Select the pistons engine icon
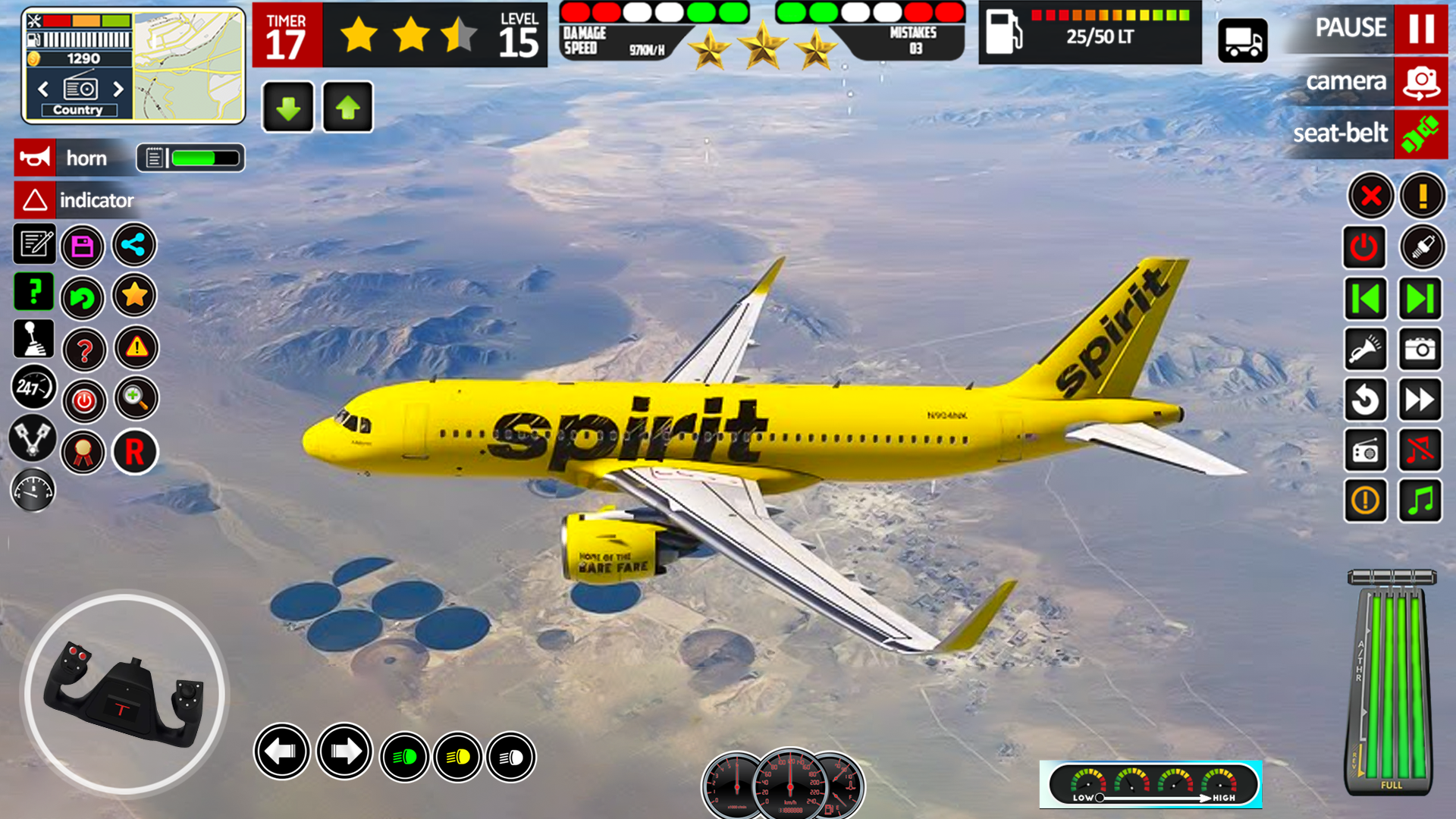Viewport: 1456px width, 819px height. tap(32, 439)
